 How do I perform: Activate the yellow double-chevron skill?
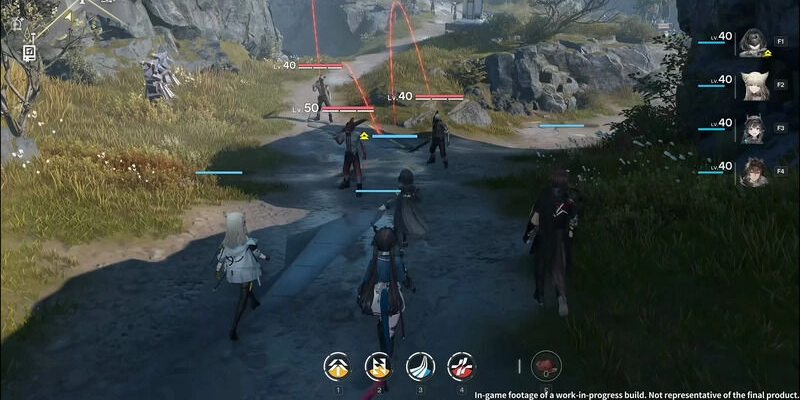point(338,367)
